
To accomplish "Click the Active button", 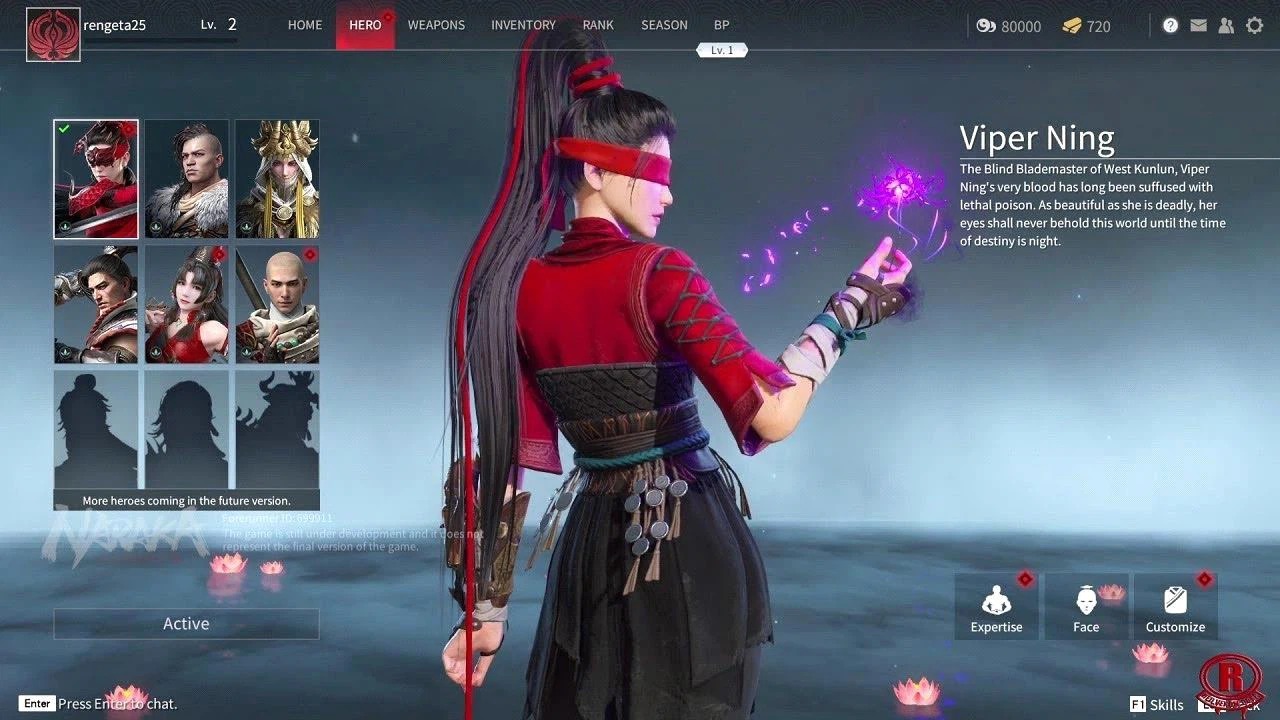I will (186, 623).
